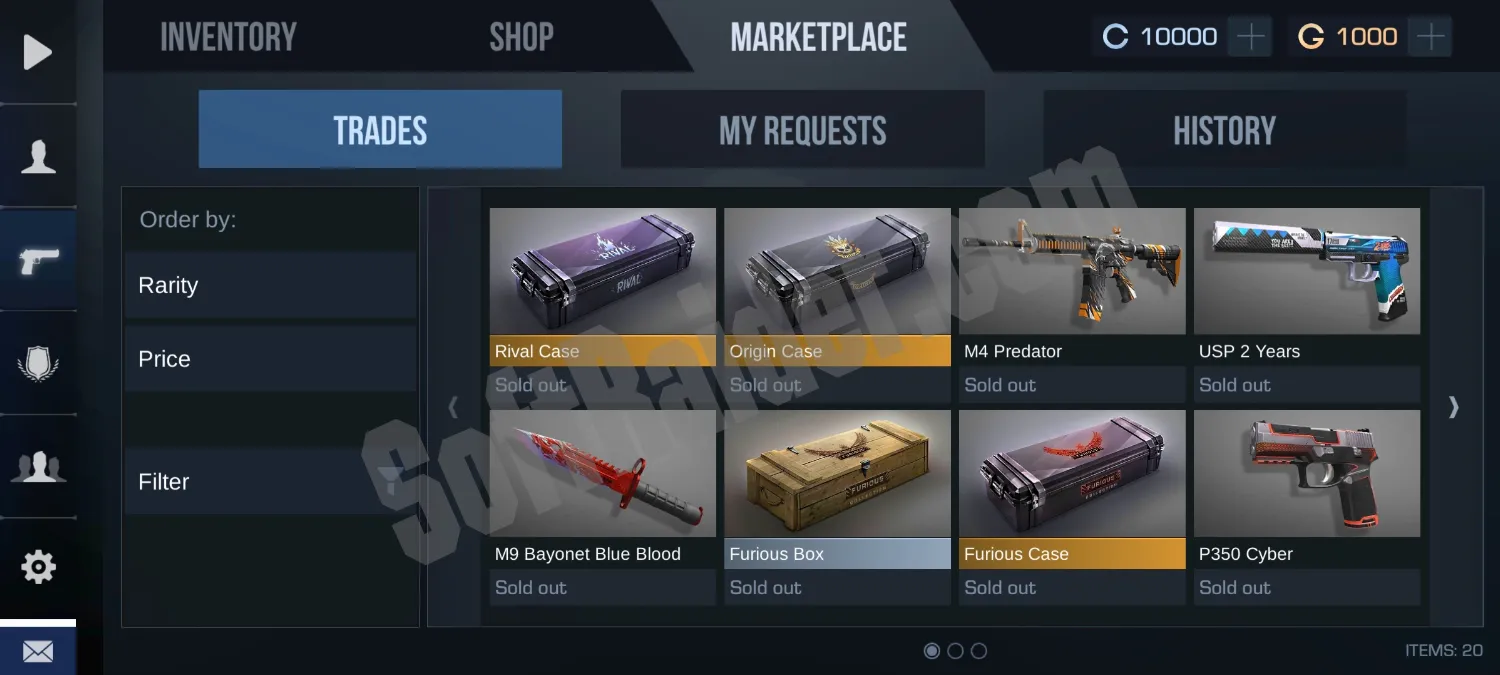The image size is (1500, 675).
Task: Open the Filter options
Action: click(x=269, y=482)
